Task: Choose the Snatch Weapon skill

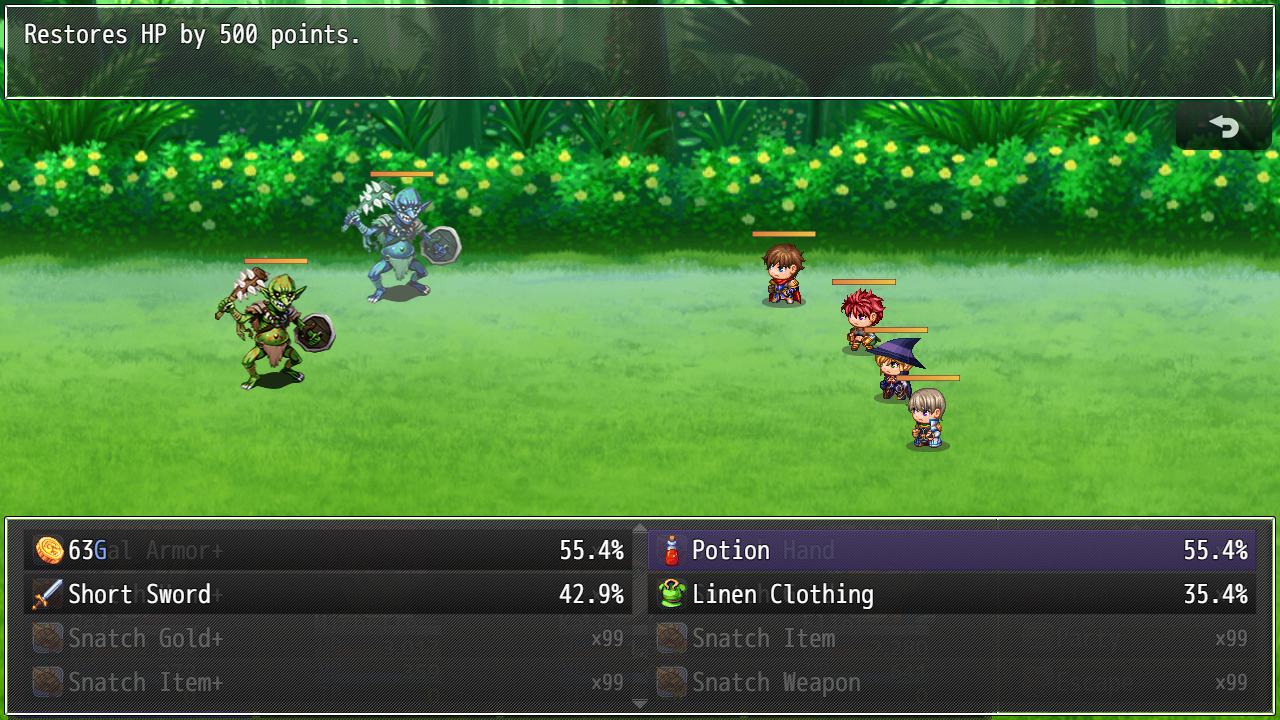Action: [x=951, y=682]
